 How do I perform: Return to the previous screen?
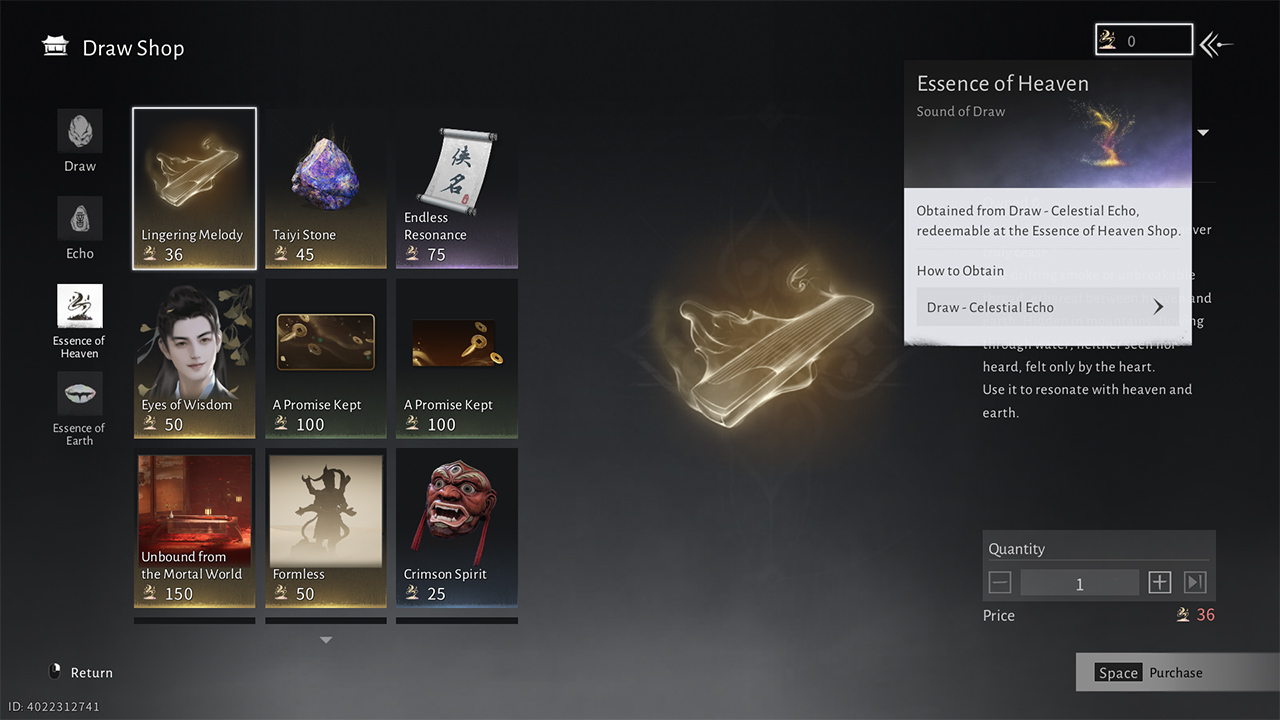tap(81, 673)
